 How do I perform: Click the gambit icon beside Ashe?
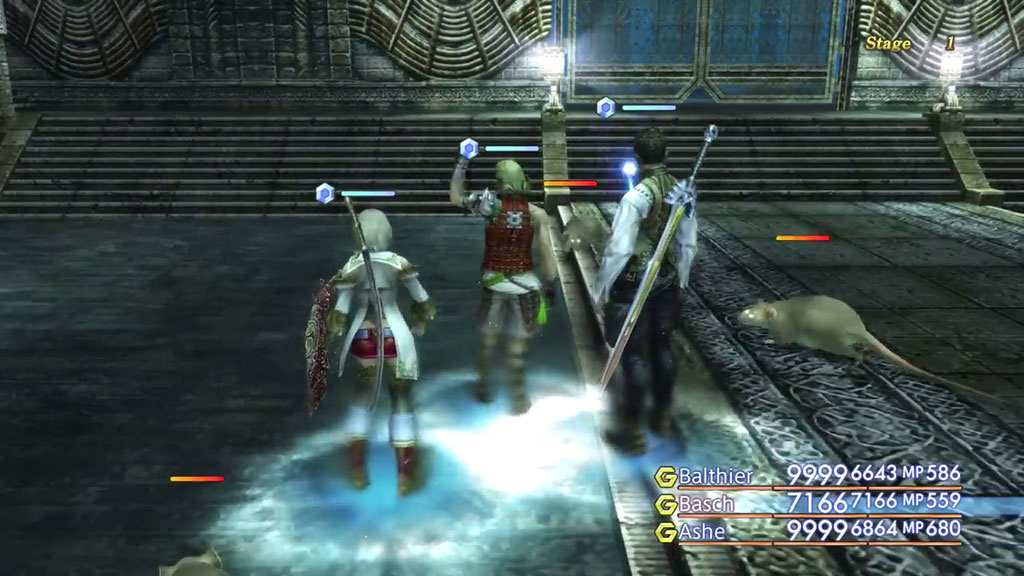tap(665, 532)
